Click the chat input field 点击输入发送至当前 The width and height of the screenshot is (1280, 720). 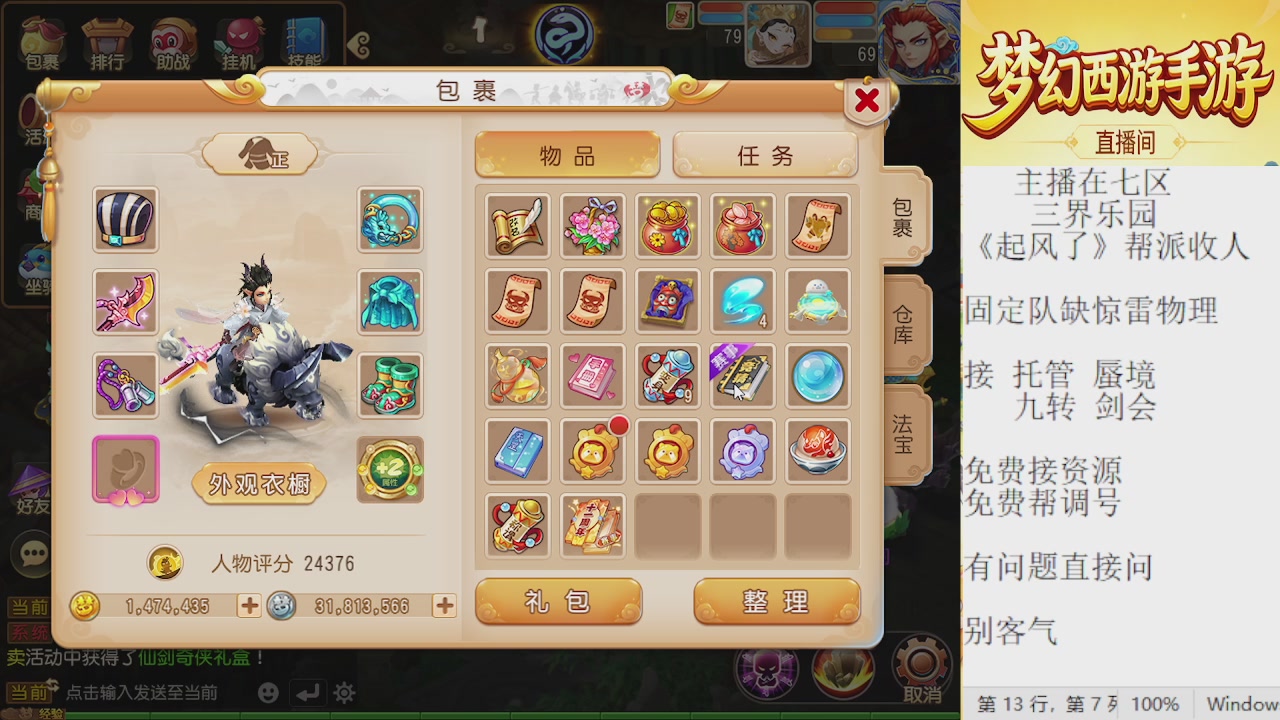(x=140, y=693)
